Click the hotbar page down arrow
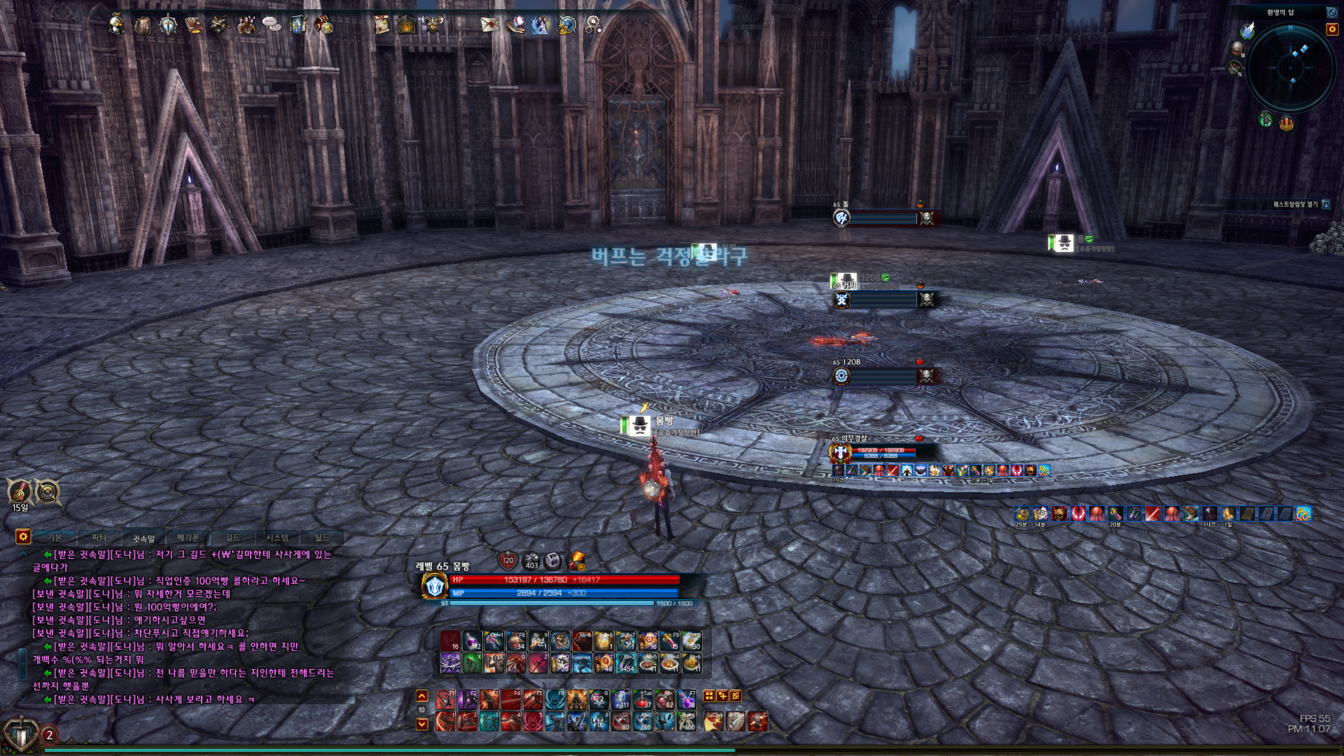The image size is (1344, 756). point(422,723)
